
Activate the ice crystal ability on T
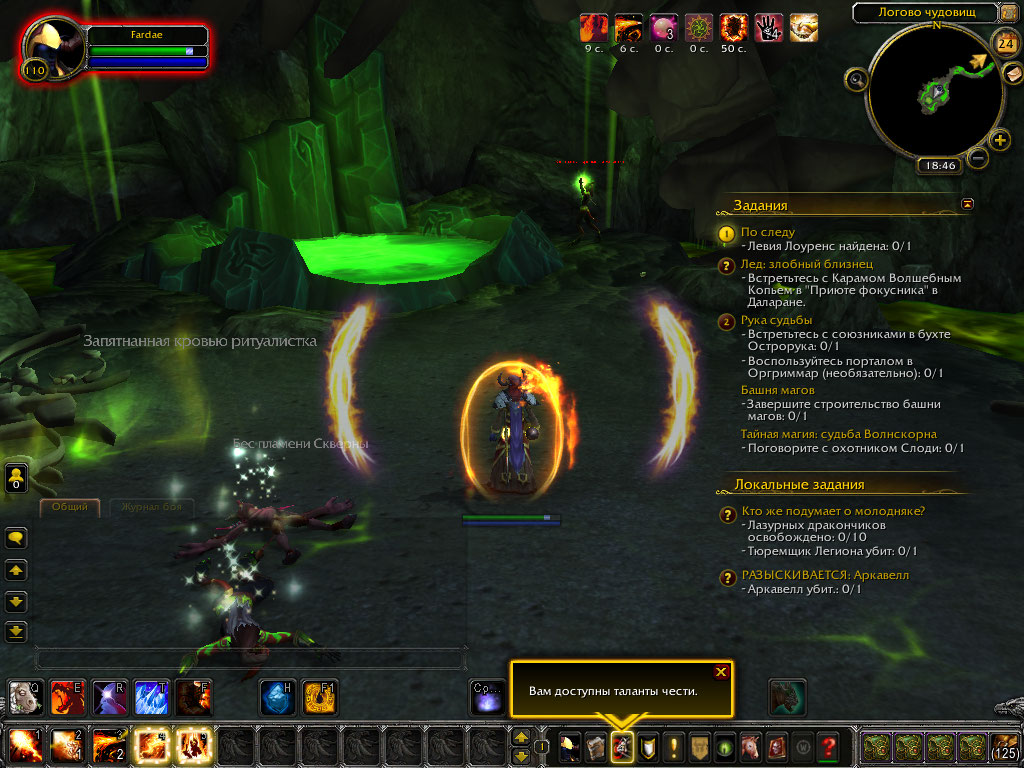pyautogui.click(x=151, y=696)
